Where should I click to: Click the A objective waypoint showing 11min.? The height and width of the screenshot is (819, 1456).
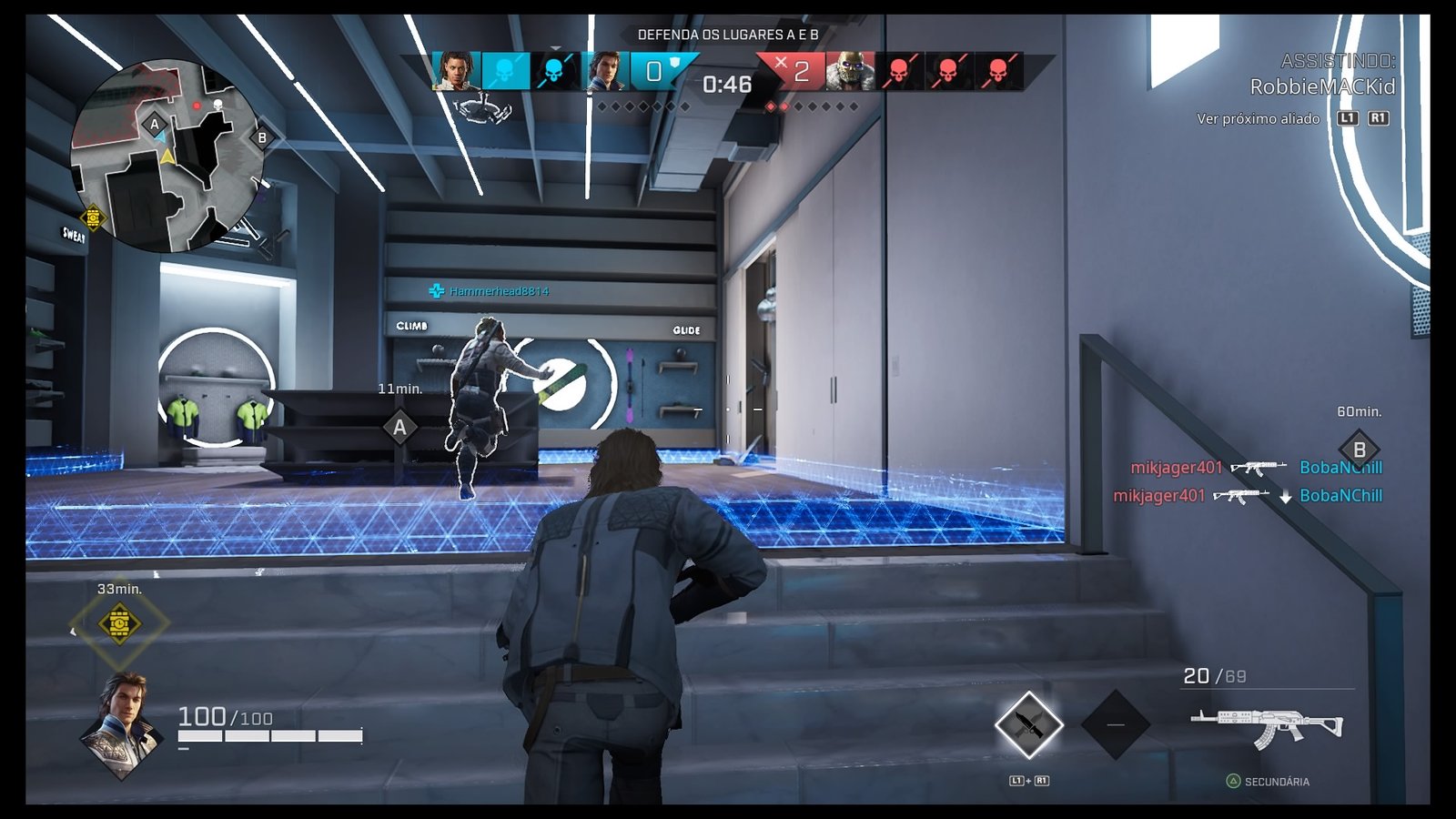[399, 427]
